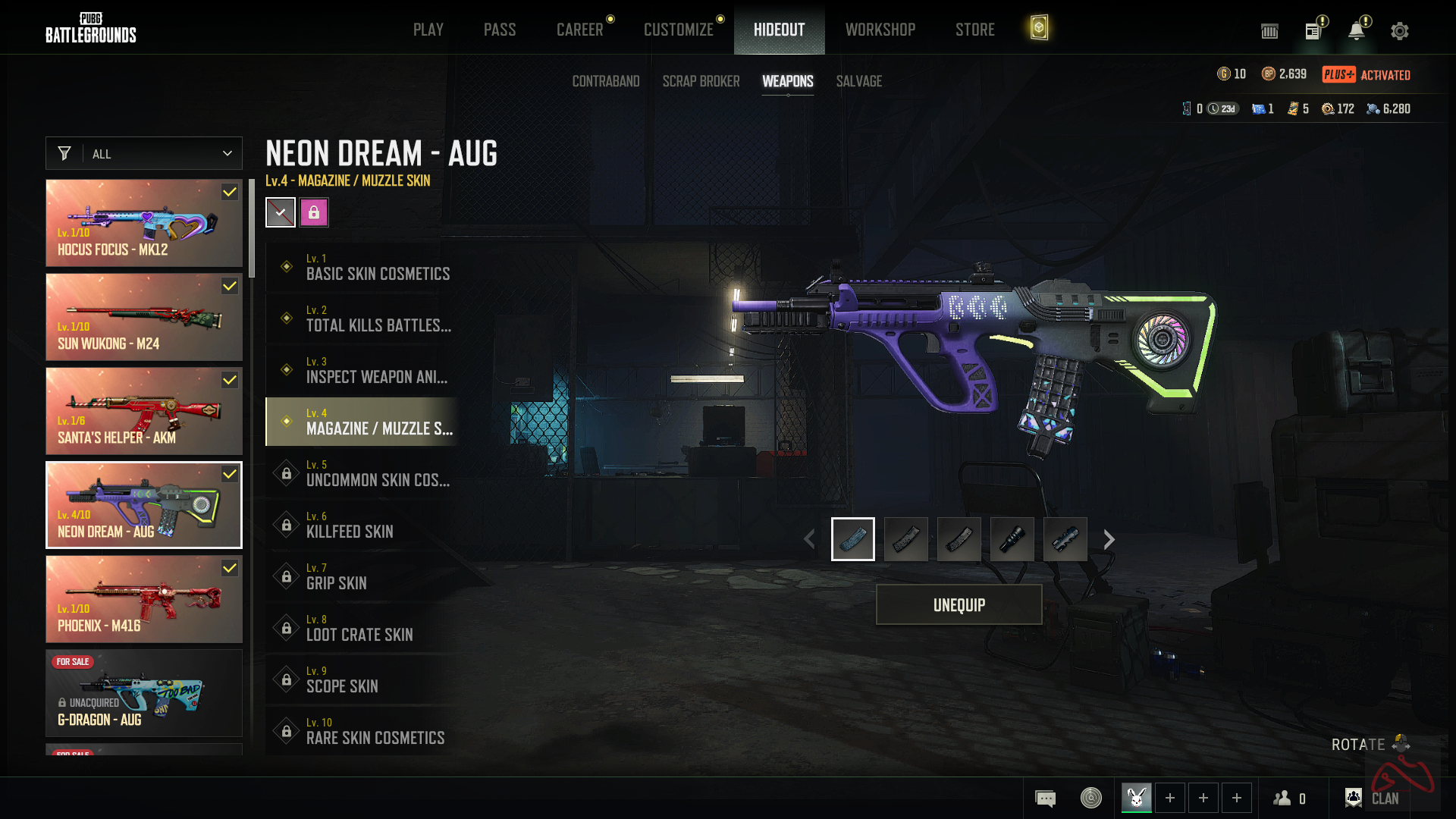This screenshot has width=1456, height=819.
Task: Open the SALVAGE tab
Action: 858,81
